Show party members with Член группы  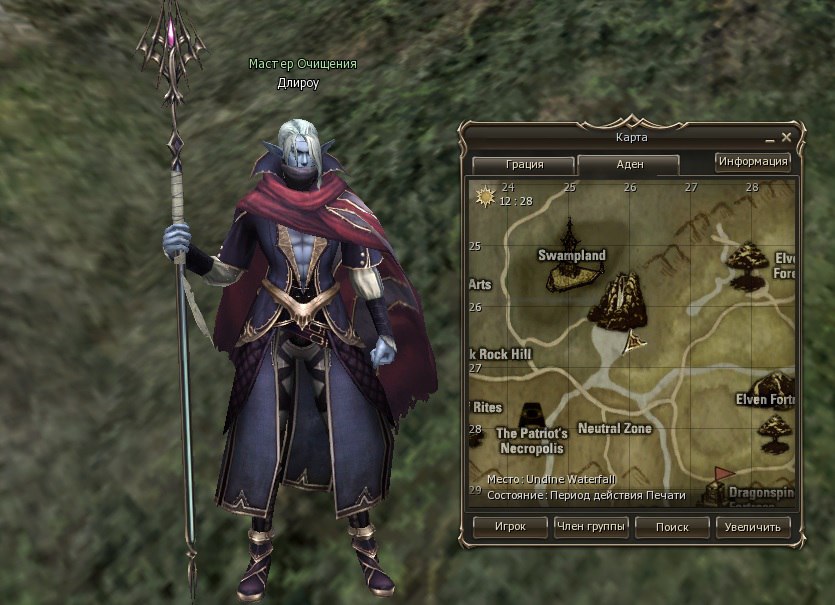pos(591,526)
